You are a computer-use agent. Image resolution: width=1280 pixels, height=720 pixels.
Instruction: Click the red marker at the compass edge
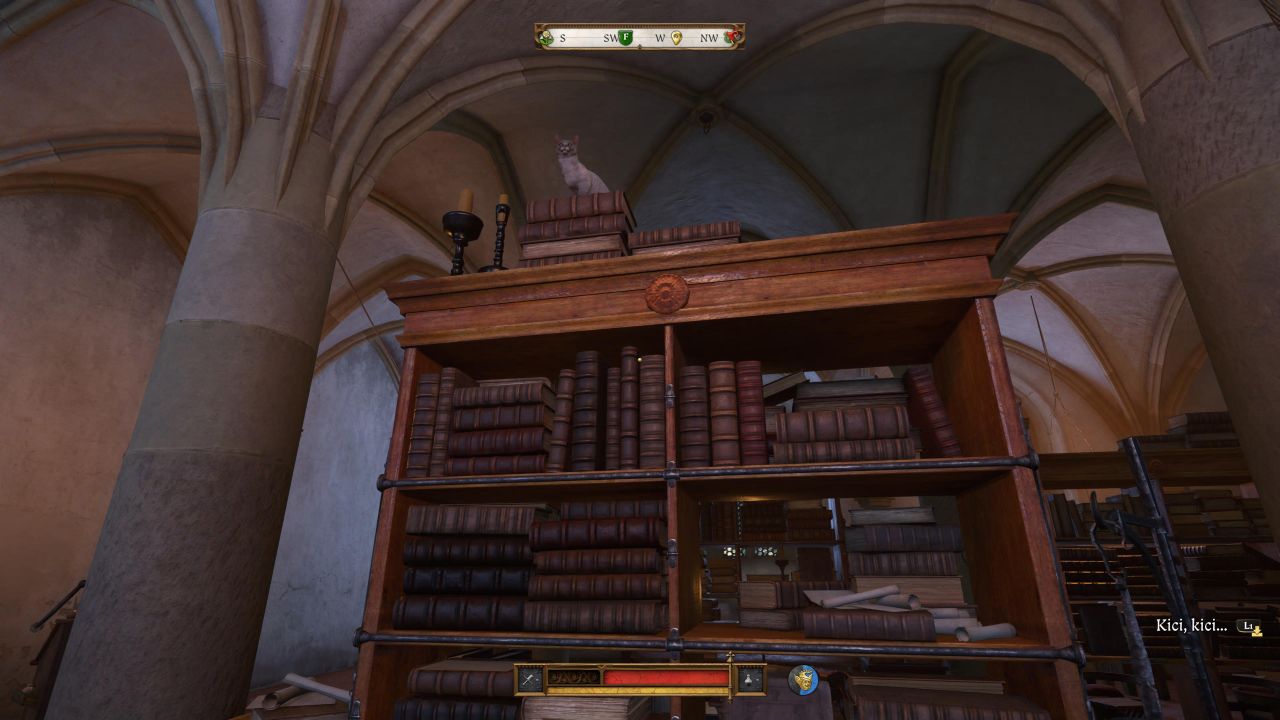[x=733, y=38]
